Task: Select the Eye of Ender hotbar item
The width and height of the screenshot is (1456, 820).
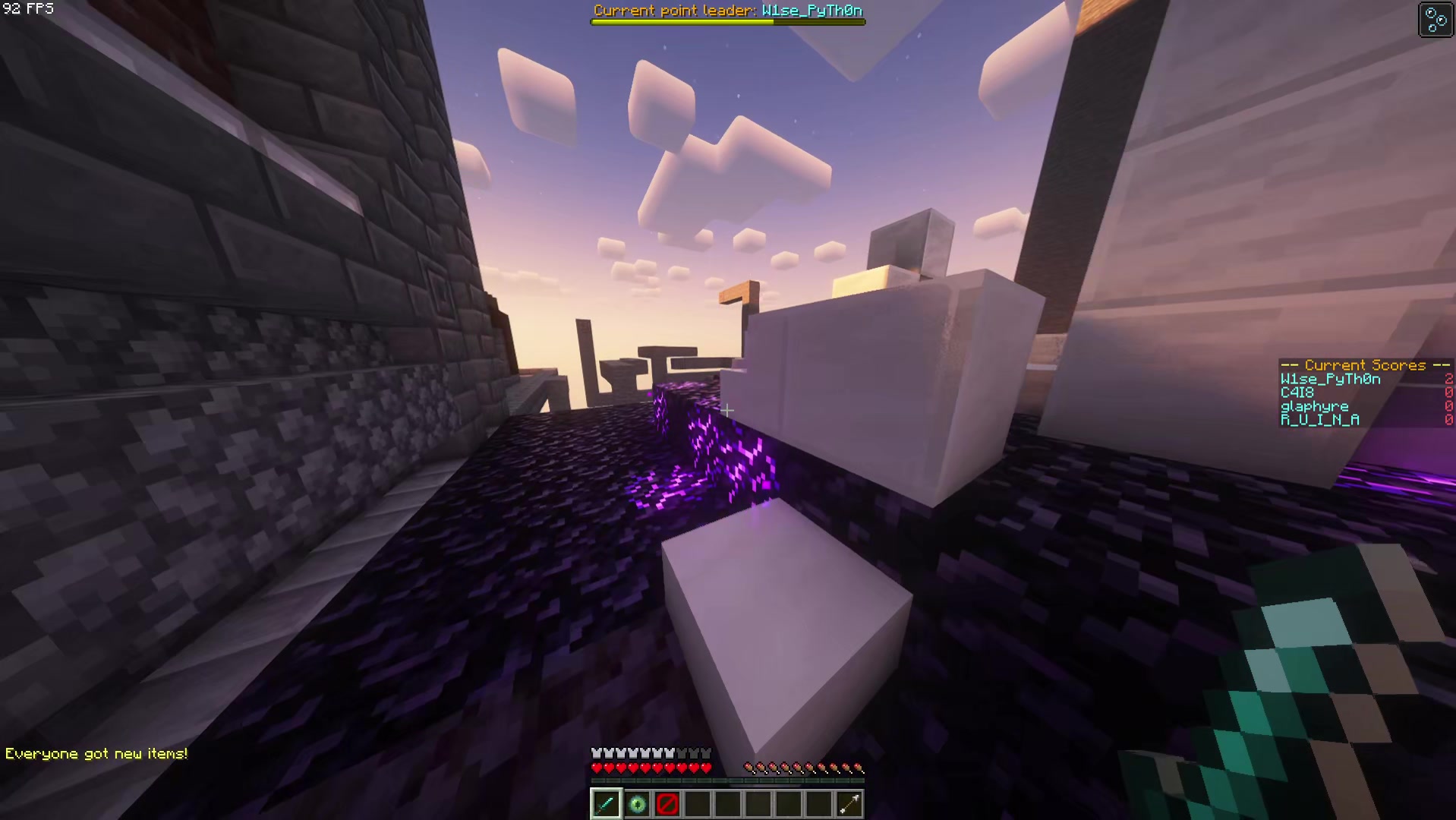Action: point(636,804)
